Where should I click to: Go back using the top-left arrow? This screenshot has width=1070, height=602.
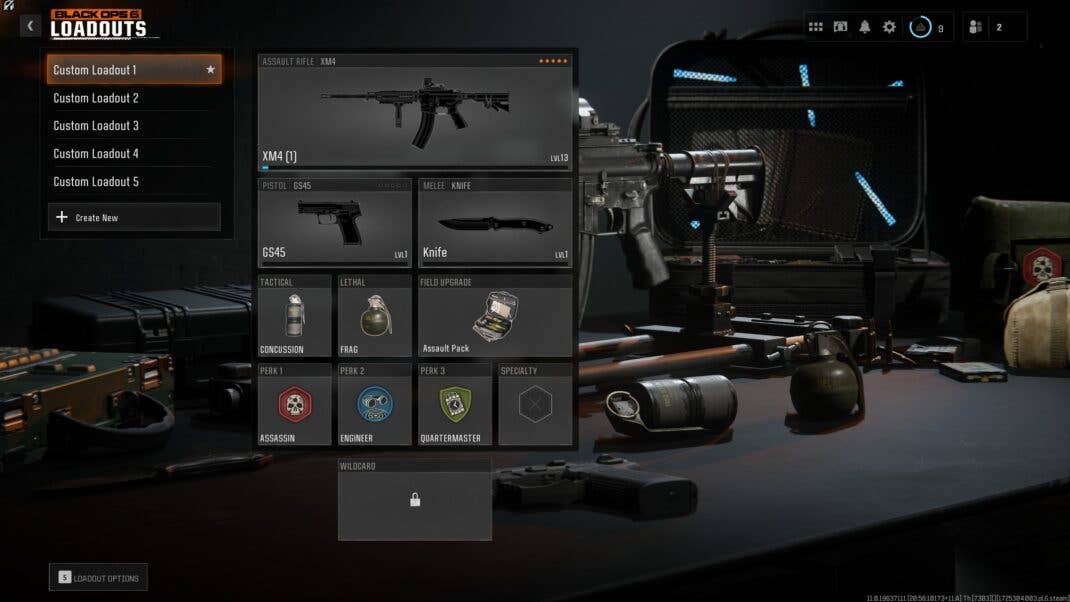(30, 26)
